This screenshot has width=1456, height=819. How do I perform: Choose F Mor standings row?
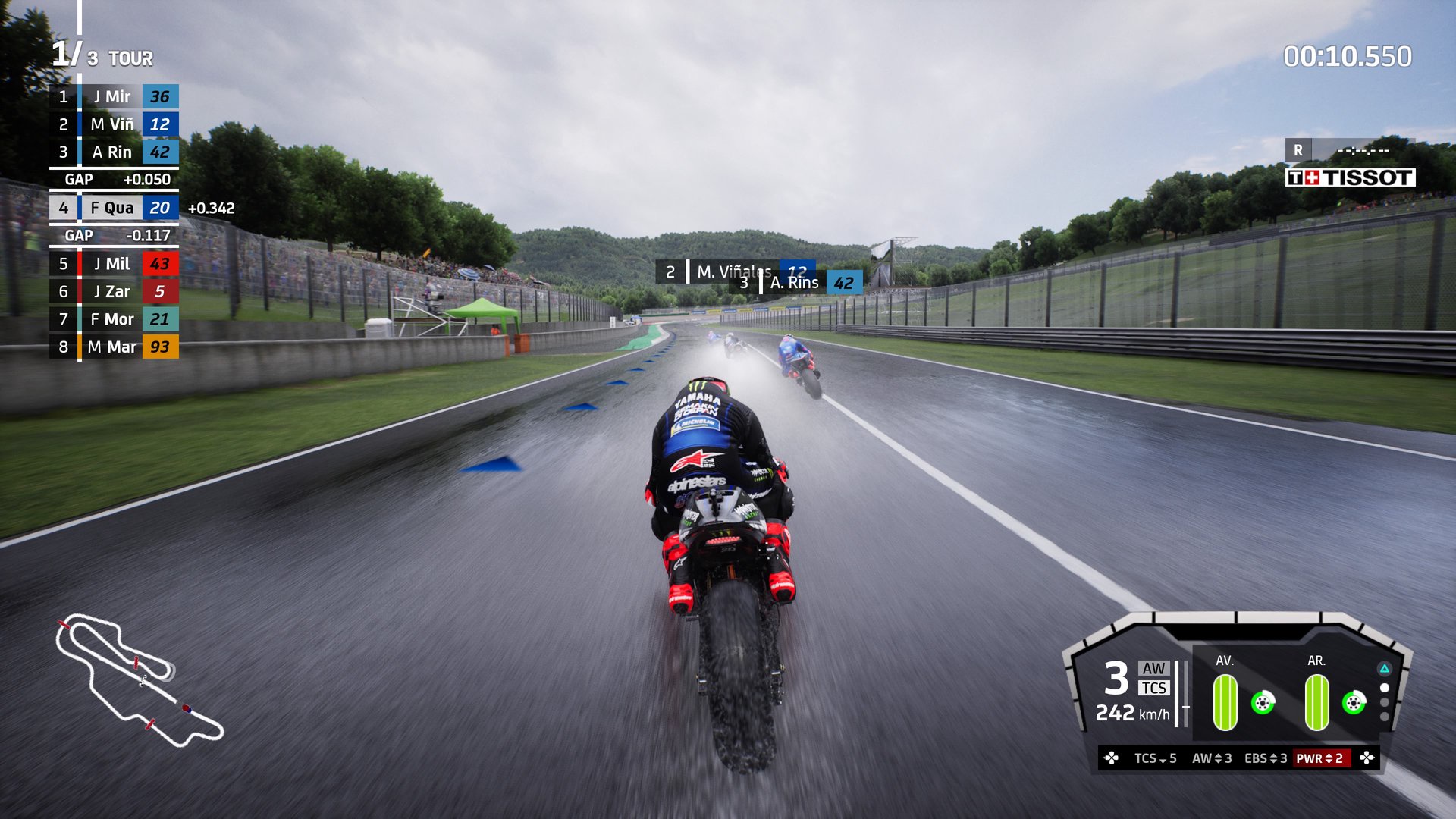pyautogui.click(x=114, y=319)
